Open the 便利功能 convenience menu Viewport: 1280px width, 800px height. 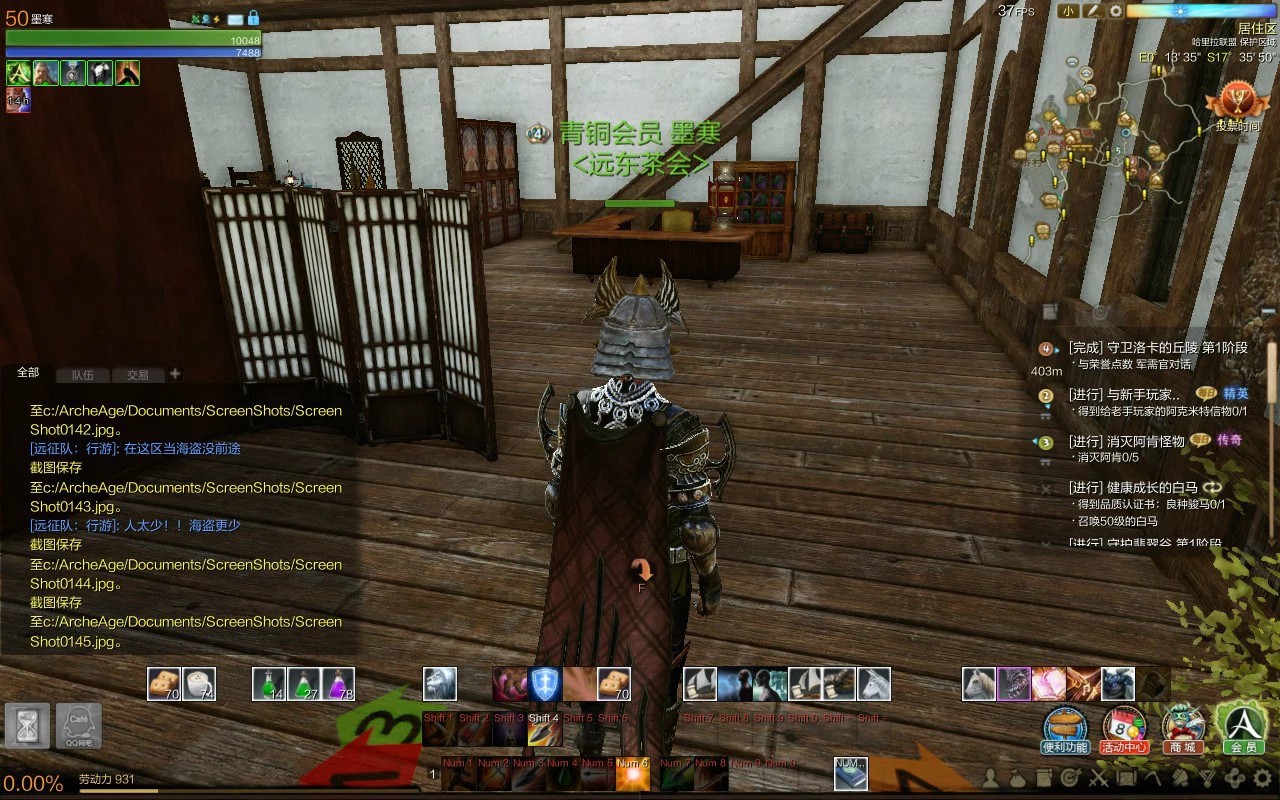[1064, 729]
